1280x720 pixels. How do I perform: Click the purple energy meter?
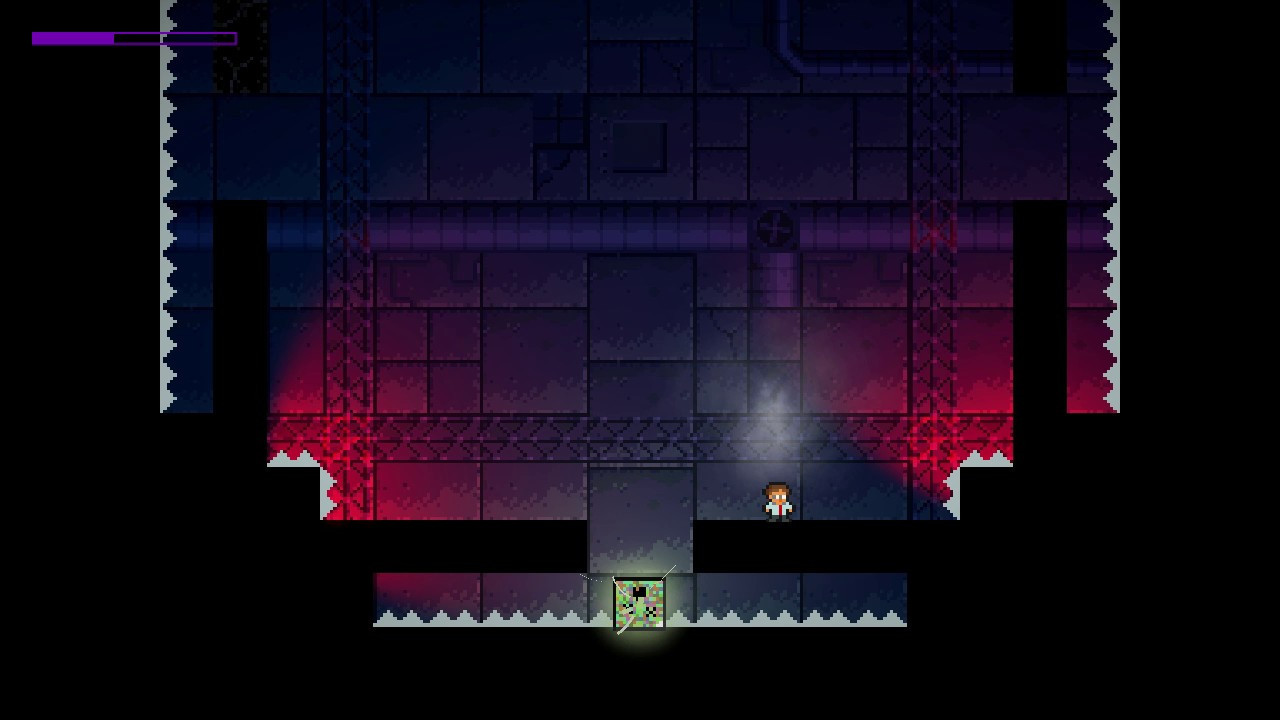pos(135,38)
